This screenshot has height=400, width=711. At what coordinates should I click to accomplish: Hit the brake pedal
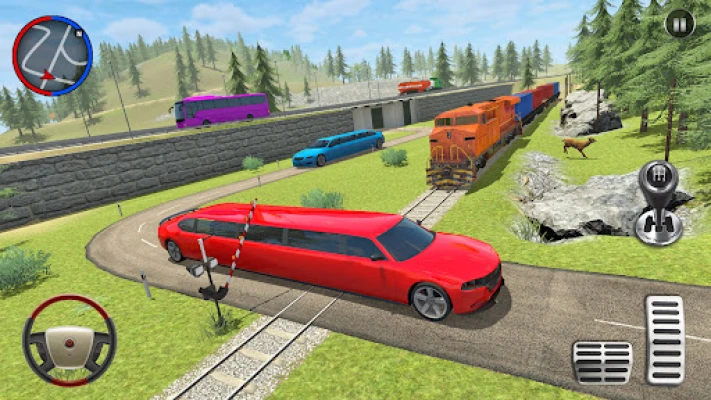pos(602,362)
